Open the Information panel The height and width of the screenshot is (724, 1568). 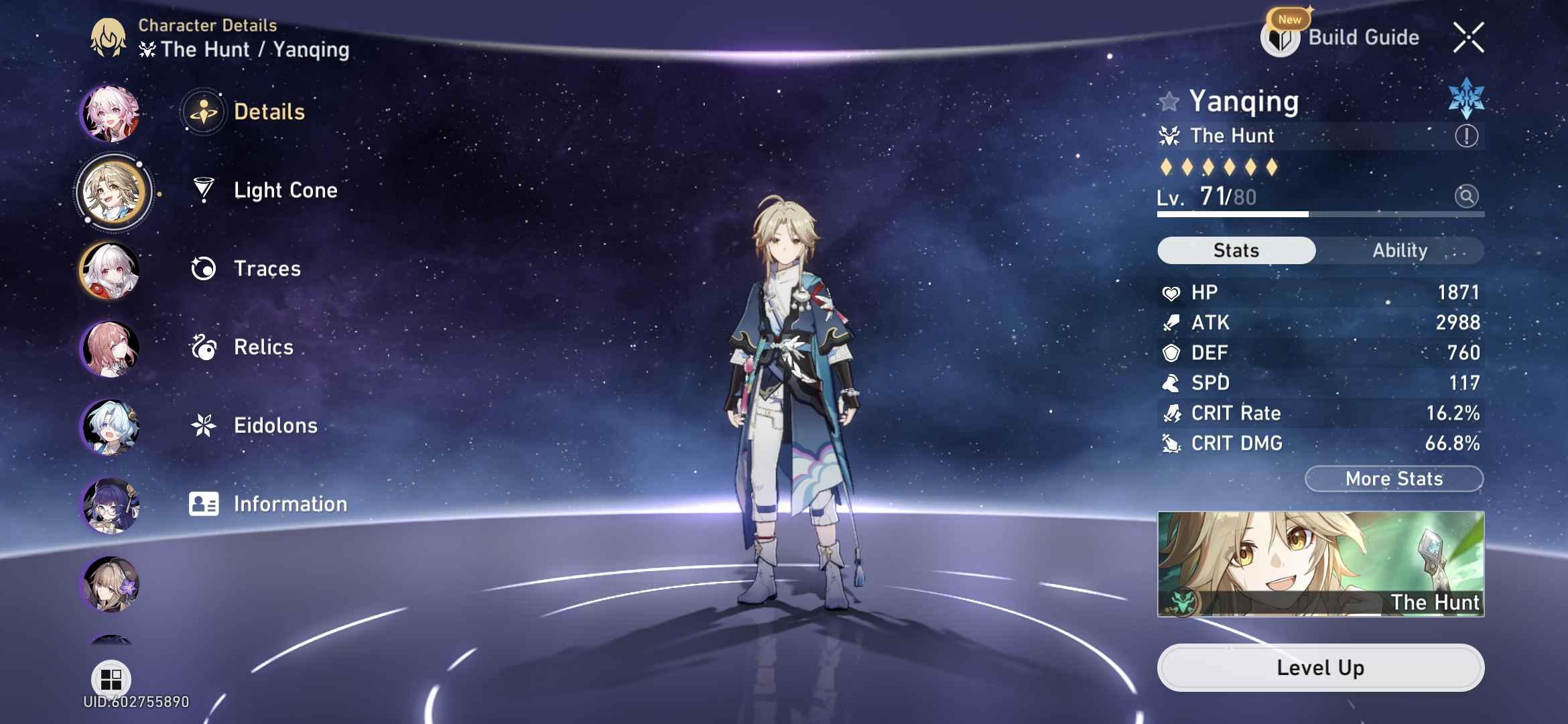289,504
